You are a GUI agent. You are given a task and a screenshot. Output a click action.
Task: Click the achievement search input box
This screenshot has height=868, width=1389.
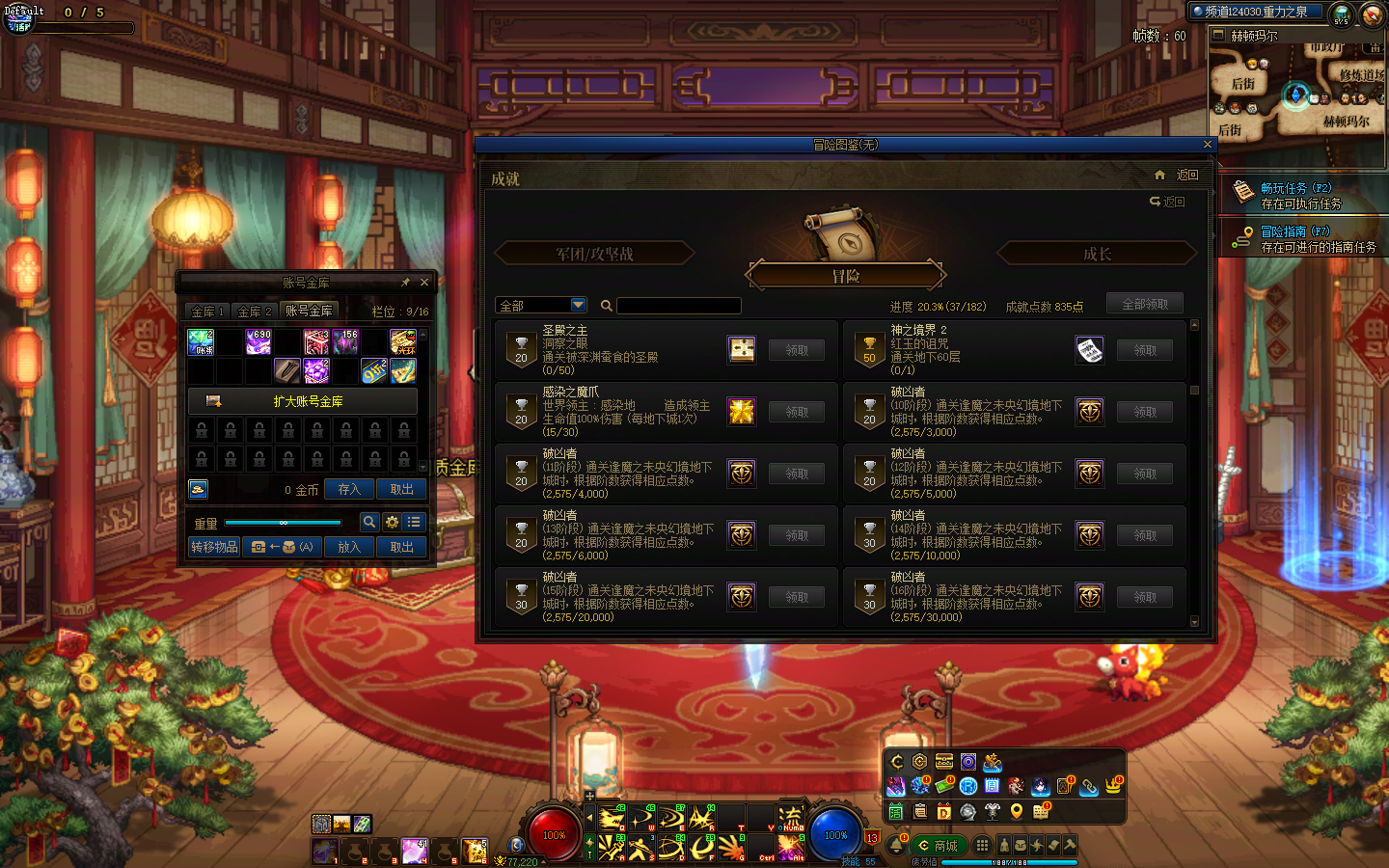click(679, 306)
